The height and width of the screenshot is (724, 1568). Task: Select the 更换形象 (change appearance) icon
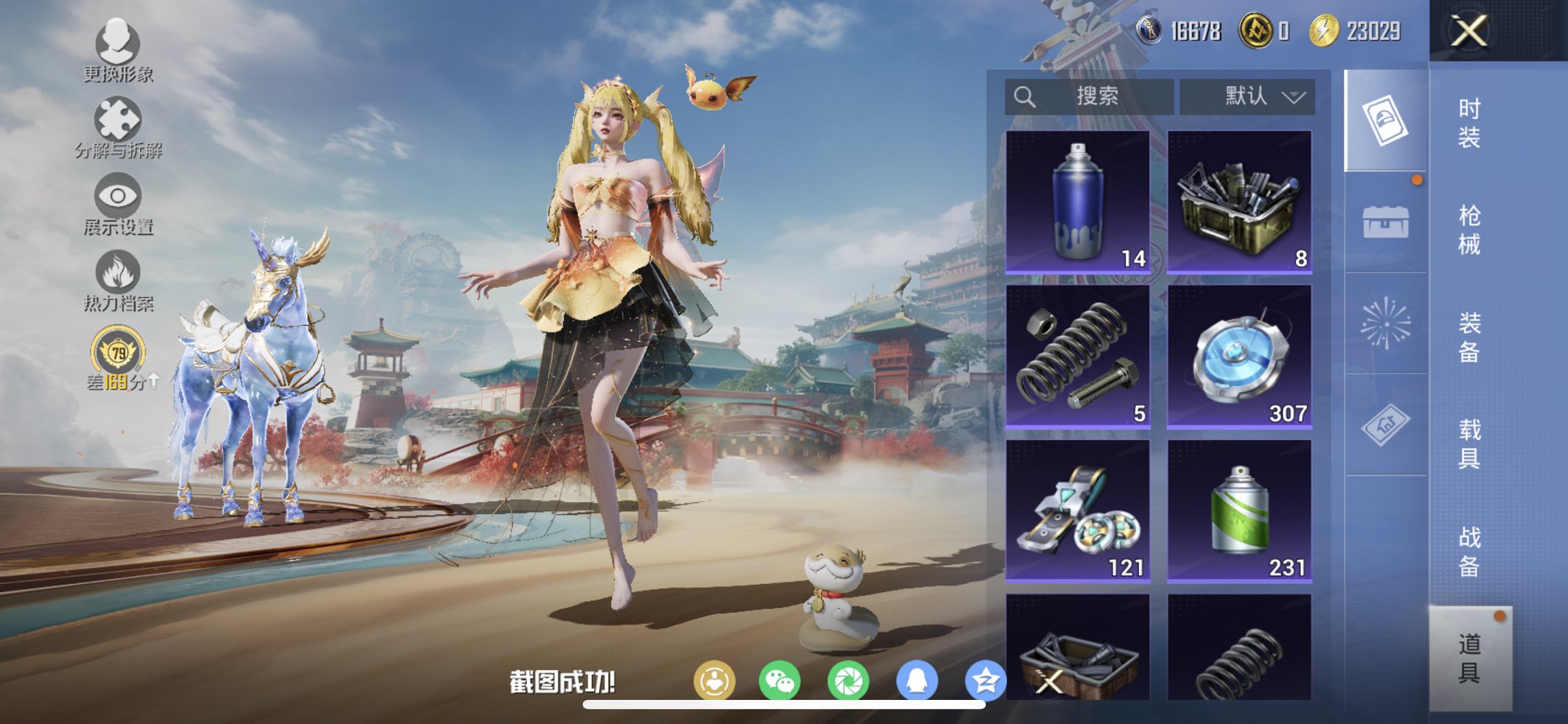click(119, 45)
